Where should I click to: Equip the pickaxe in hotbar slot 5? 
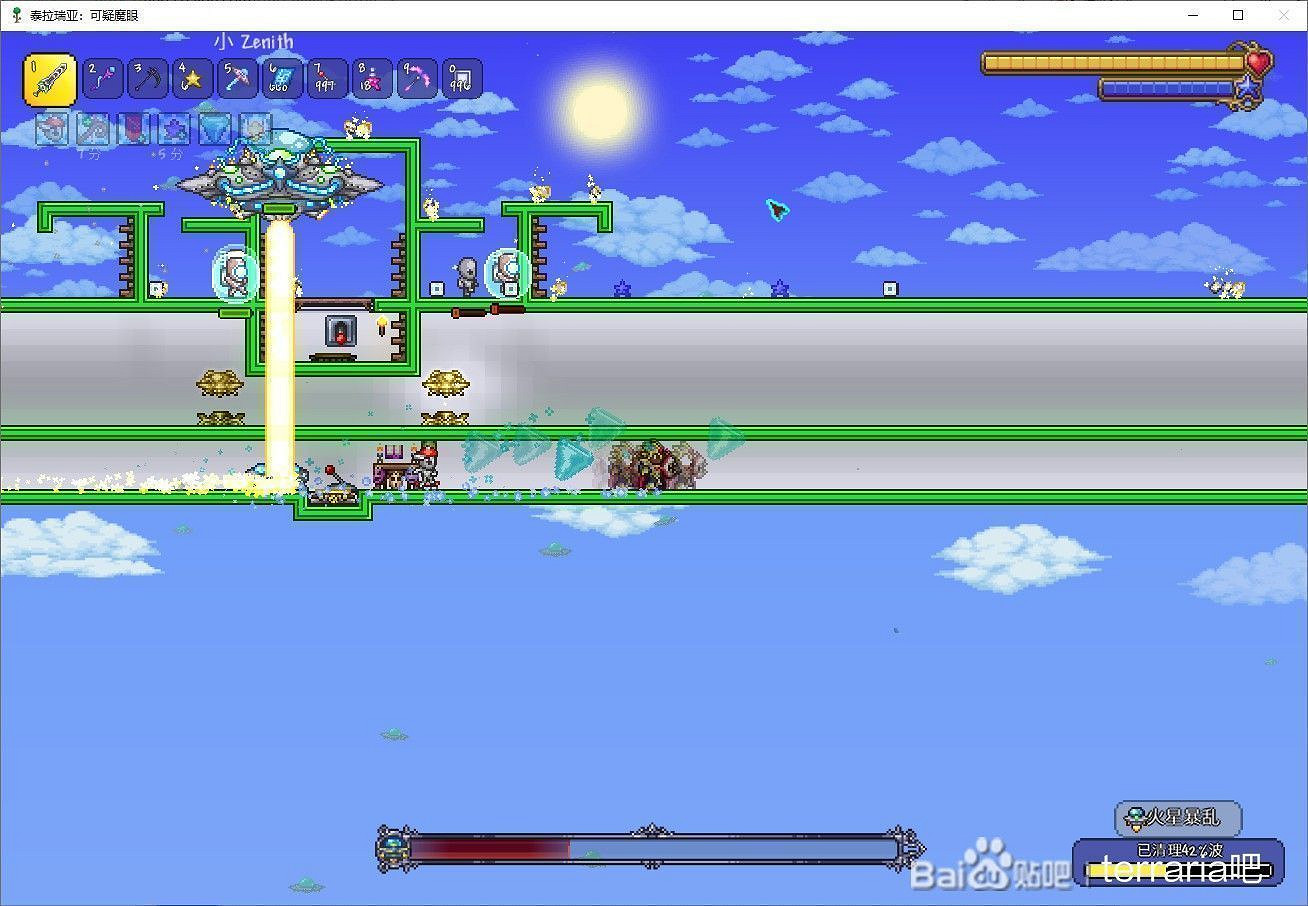click(237, 78)
